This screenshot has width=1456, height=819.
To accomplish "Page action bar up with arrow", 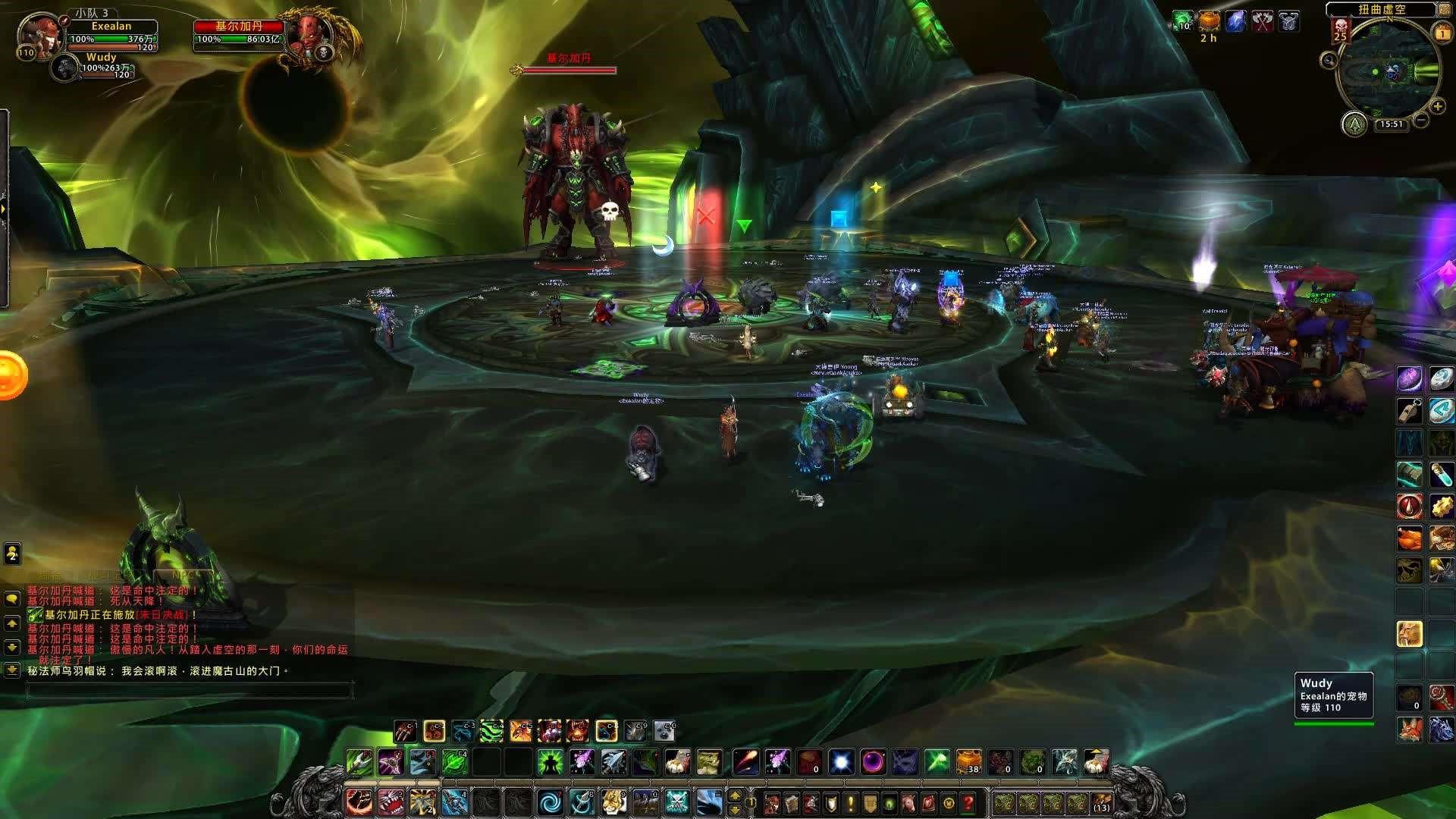I will 734,795.
